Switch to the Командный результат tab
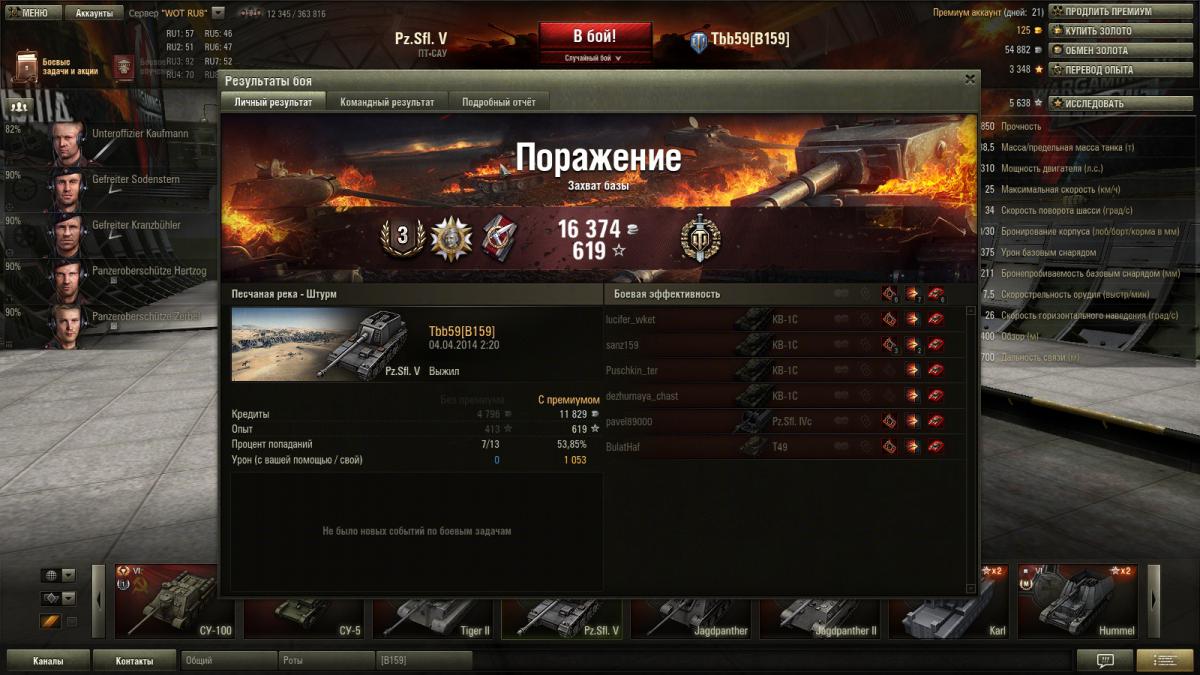 [x=387, y=102]
